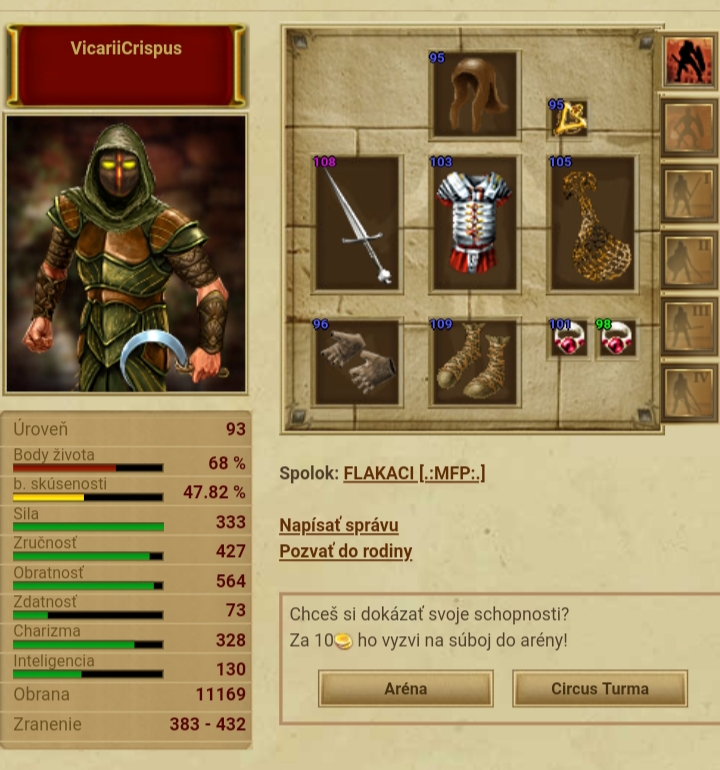This screenshot has width=720, height=770.
Task: Switch to the faded unnumbered character tab
Action: point(689,128)
